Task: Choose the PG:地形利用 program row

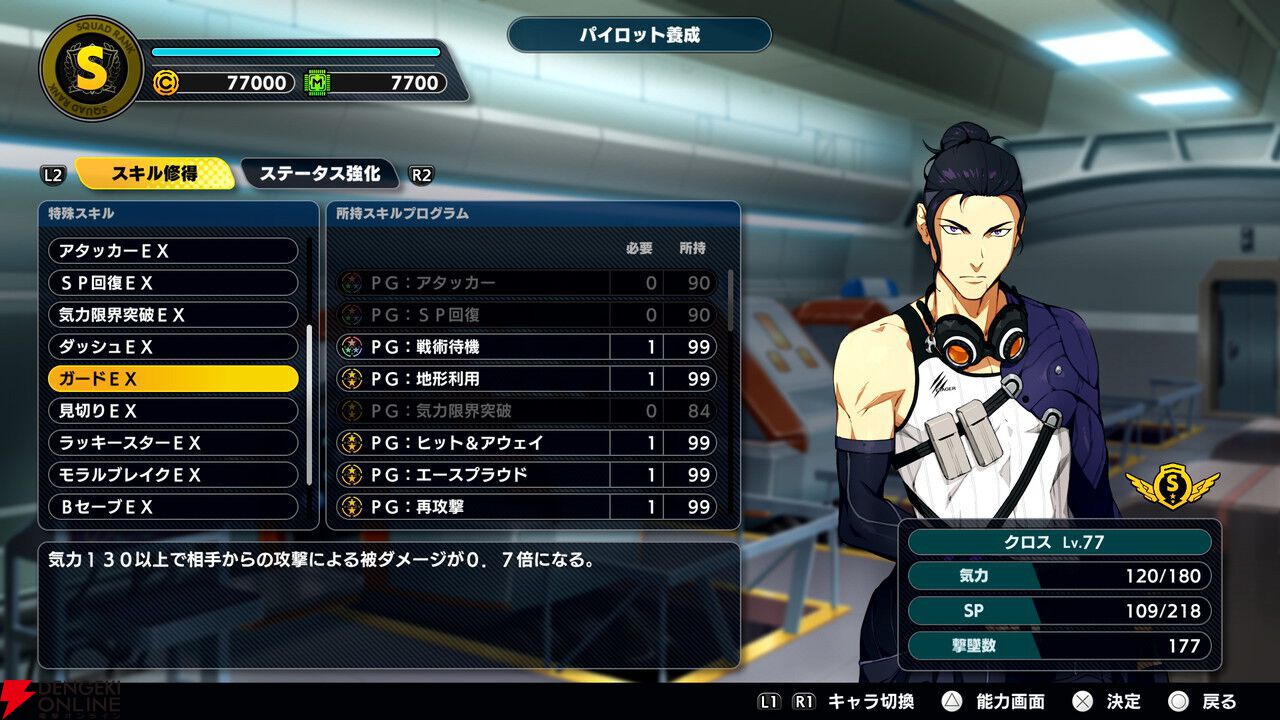Action: tap(526, 379)
